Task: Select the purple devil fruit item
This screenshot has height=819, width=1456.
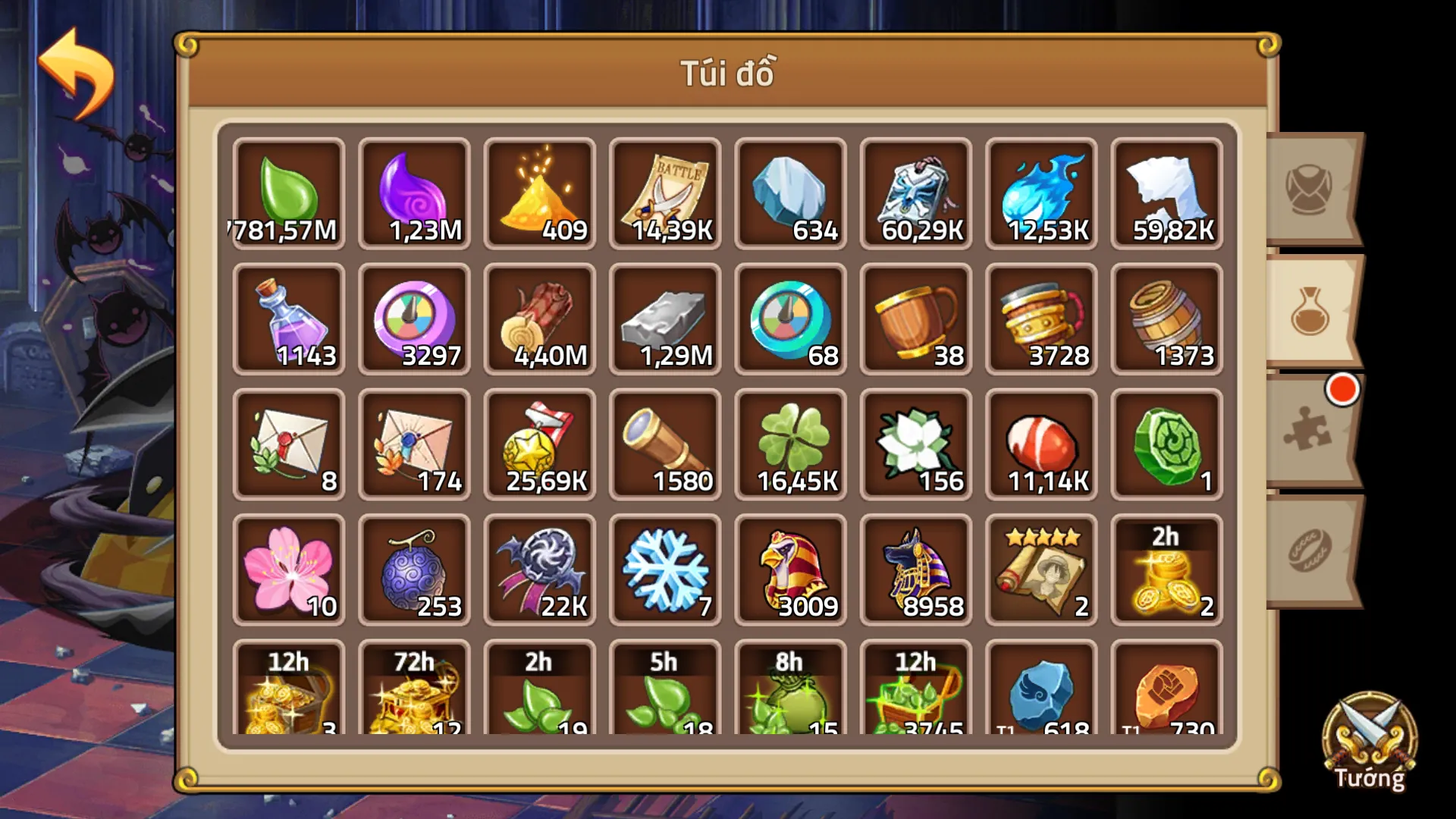Action: tap(414, 569)
